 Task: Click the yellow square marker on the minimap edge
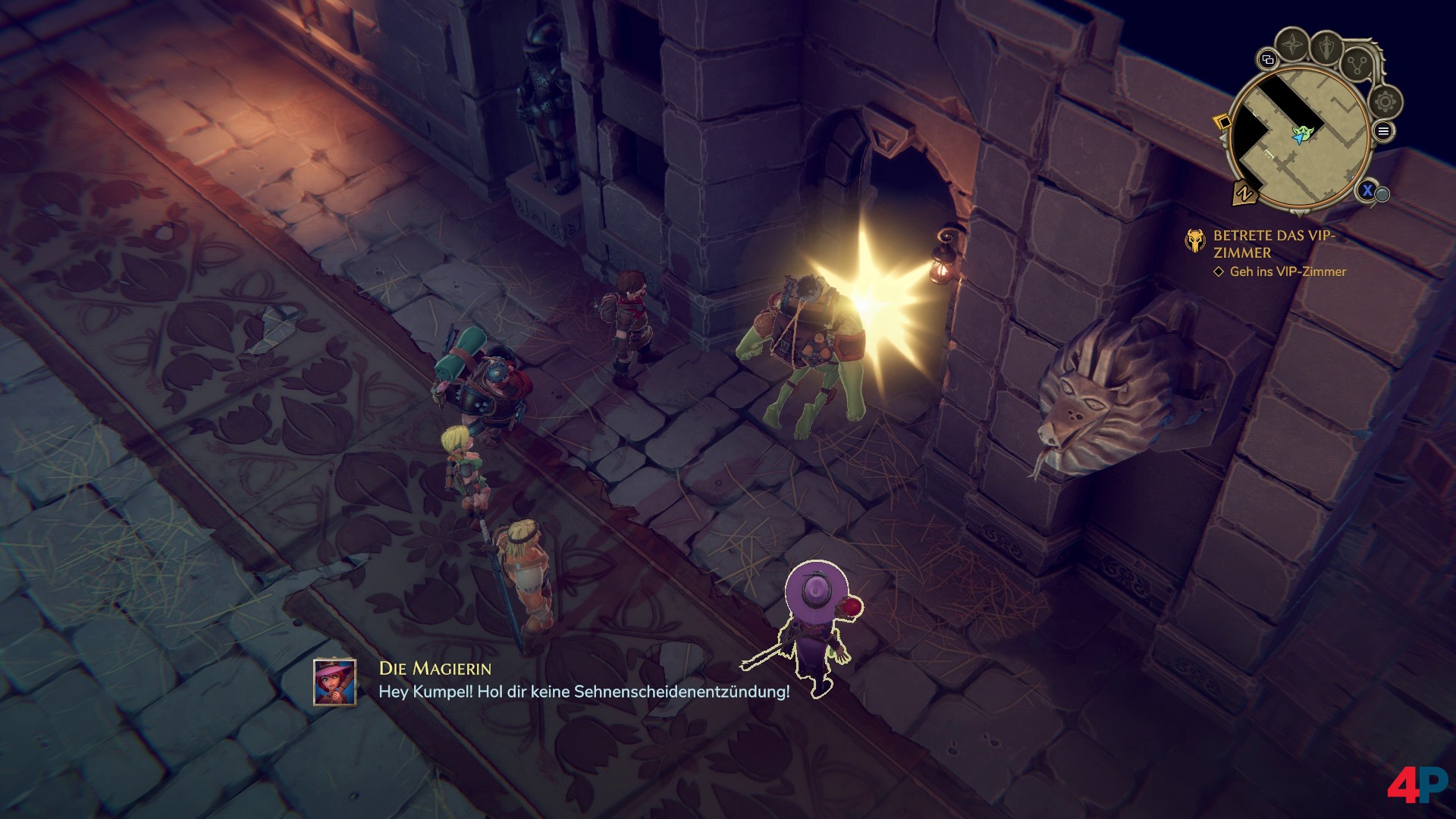pos(1222,121)
